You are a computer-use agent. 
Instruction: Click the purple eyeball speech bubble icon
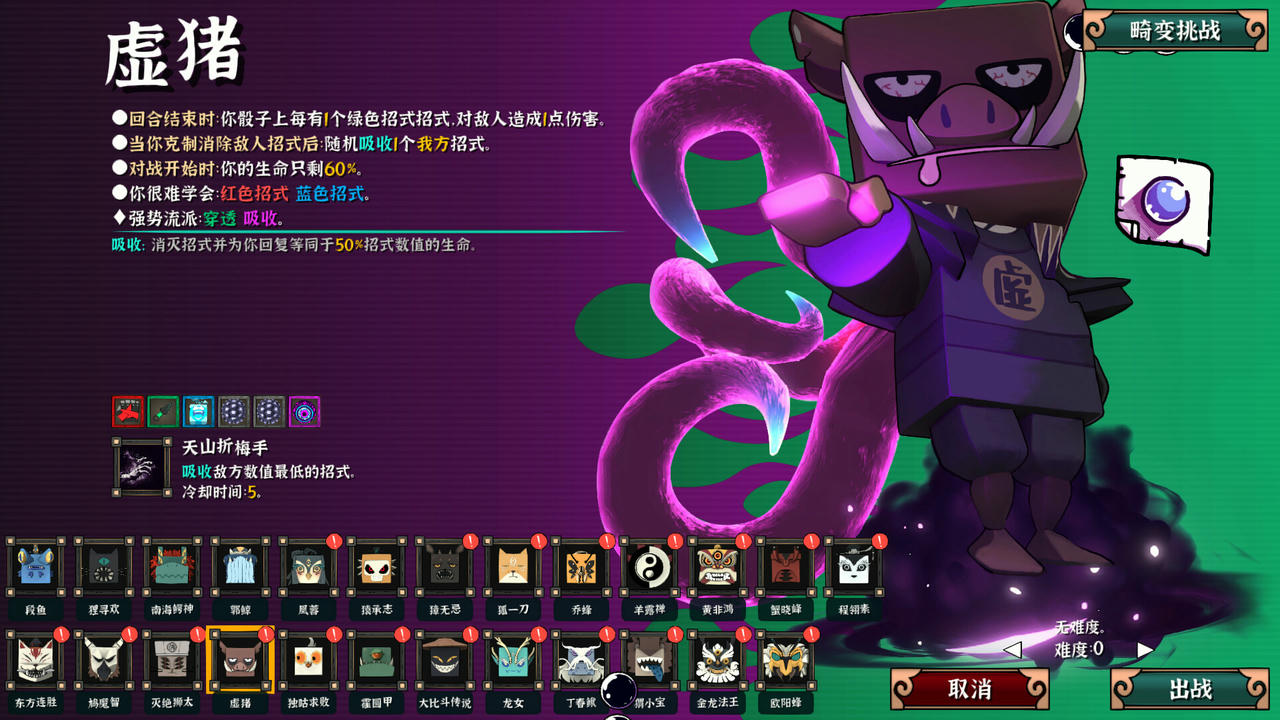point(1163,203)
